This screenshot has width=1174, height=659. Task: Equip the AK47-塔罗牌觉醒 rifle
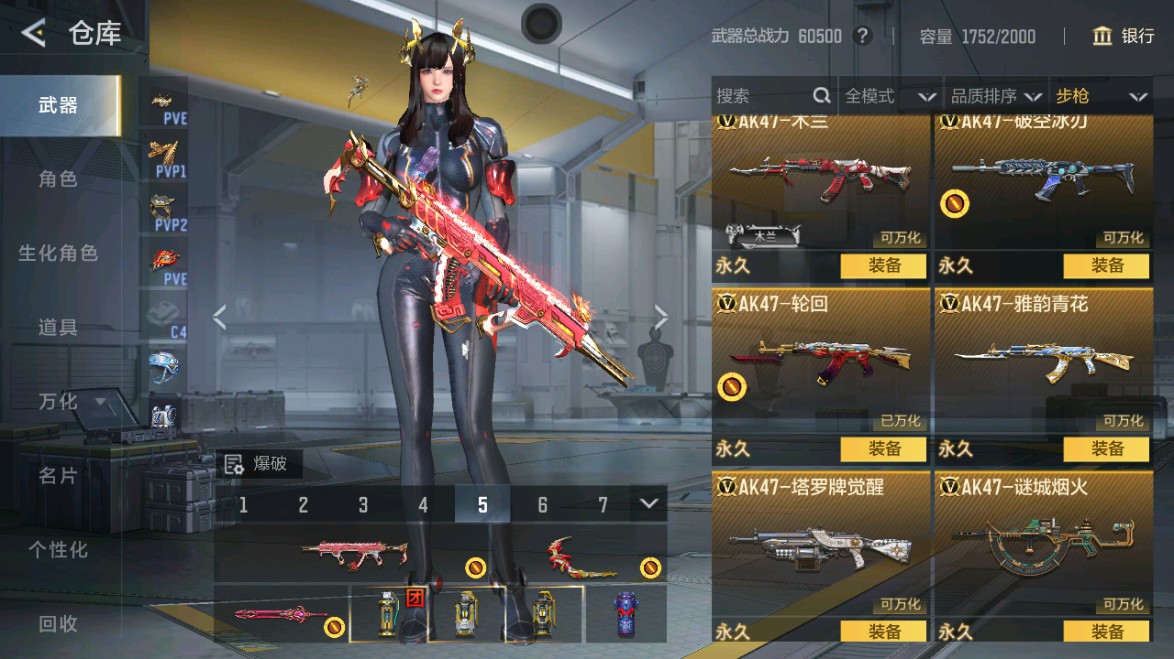884,631
